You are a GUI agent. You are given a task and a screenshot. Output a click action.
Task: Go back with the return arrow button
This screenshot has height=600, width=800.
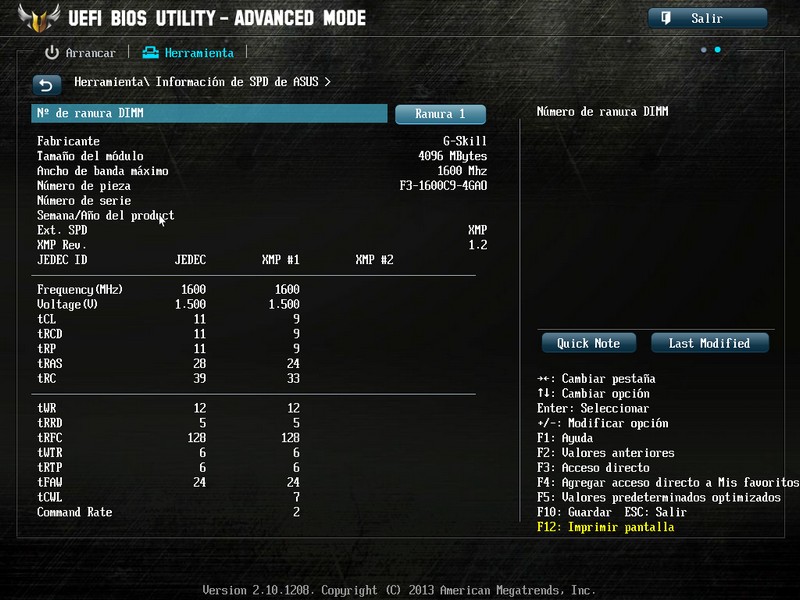[x=46, y=84]
